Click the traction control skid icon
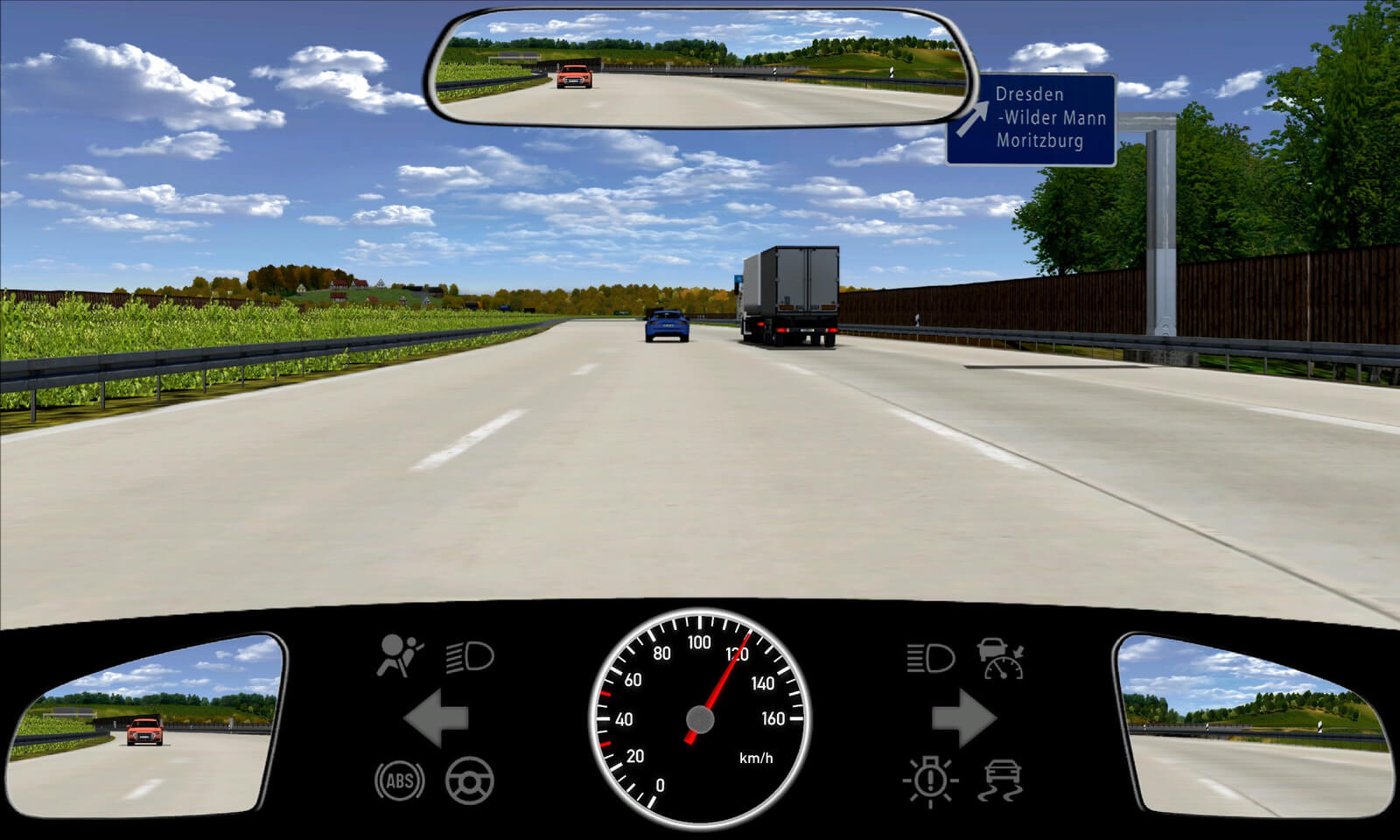This screenshot has height=840, width=1400. [x=1002, y=780]
